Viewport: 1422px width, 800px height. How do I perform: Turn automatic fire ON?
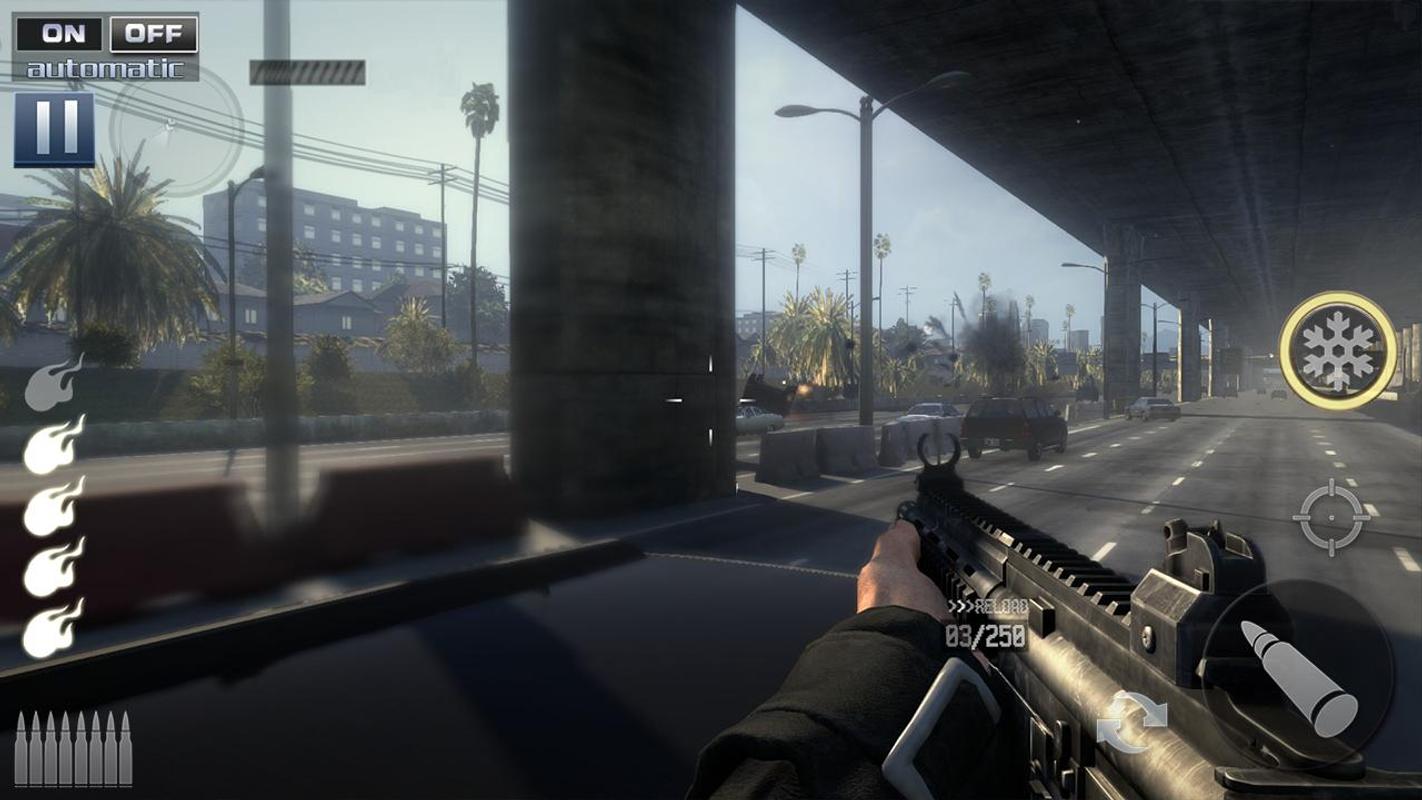[x=60, y=34]
